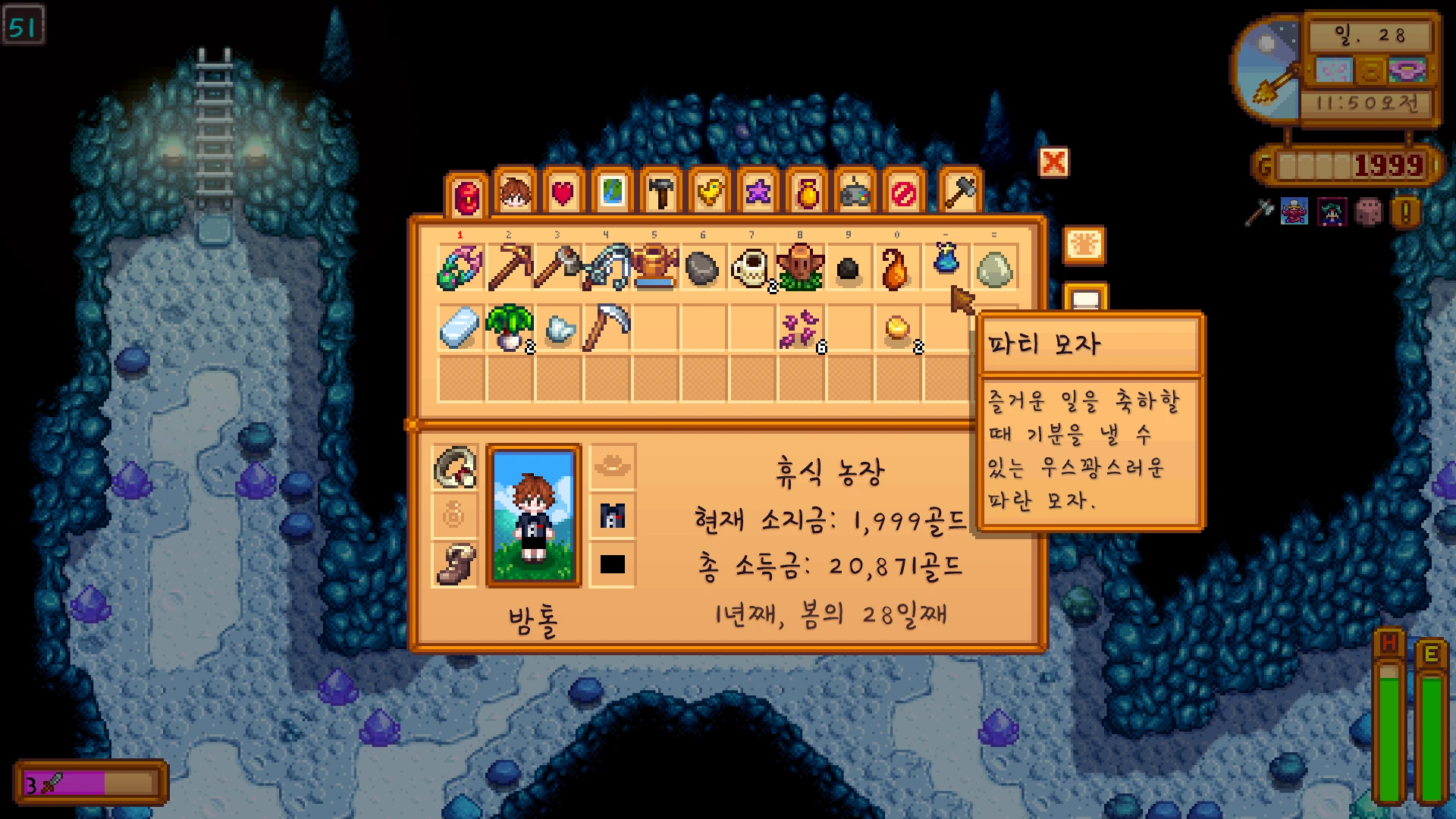Image resolution: width=1456 pixels, height=819 pixels.
Task: Pick the purple flower petals stack
Action: tap(800, 329)
